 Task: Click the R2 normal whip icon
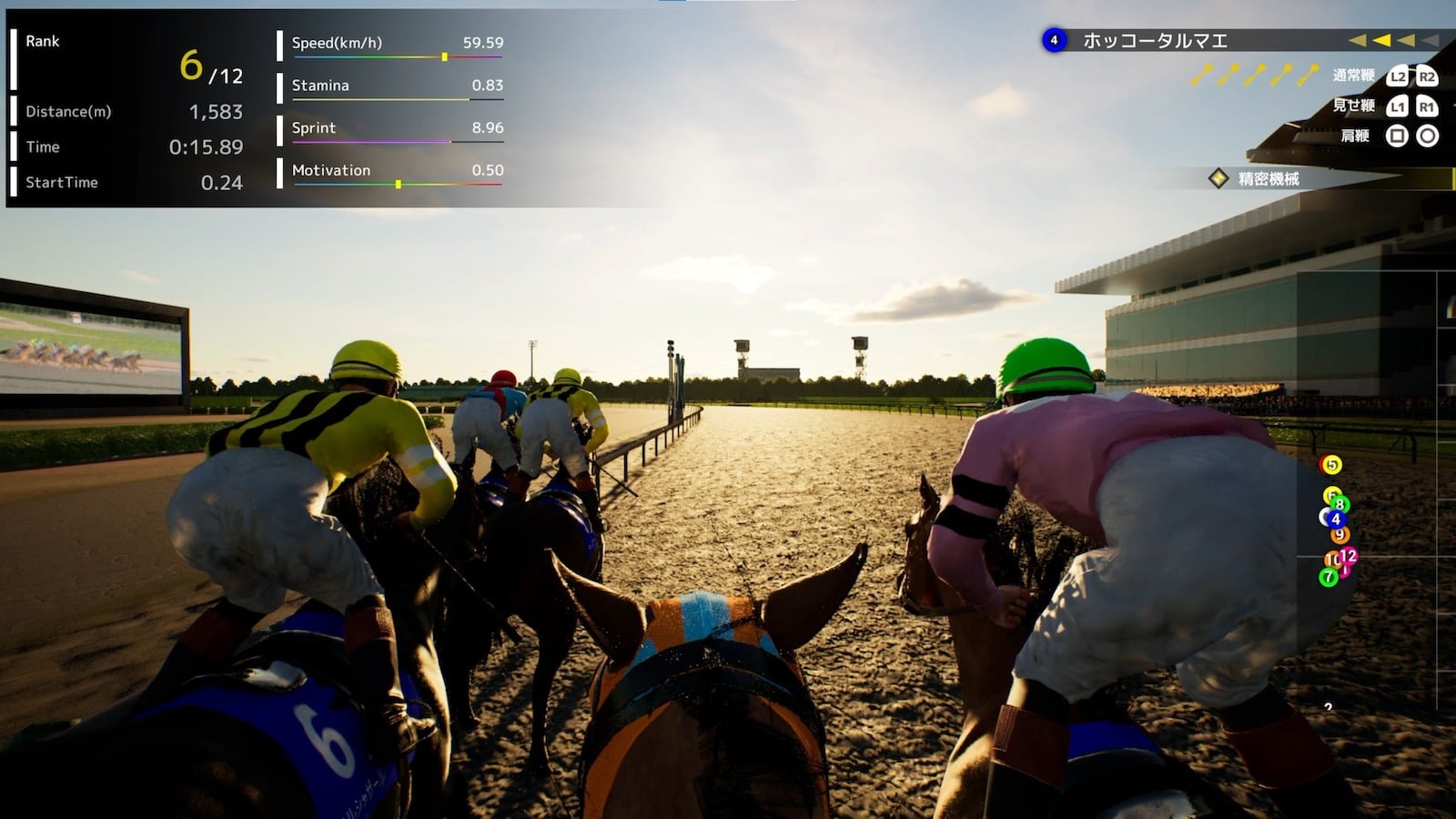(x=1427, y=76)
